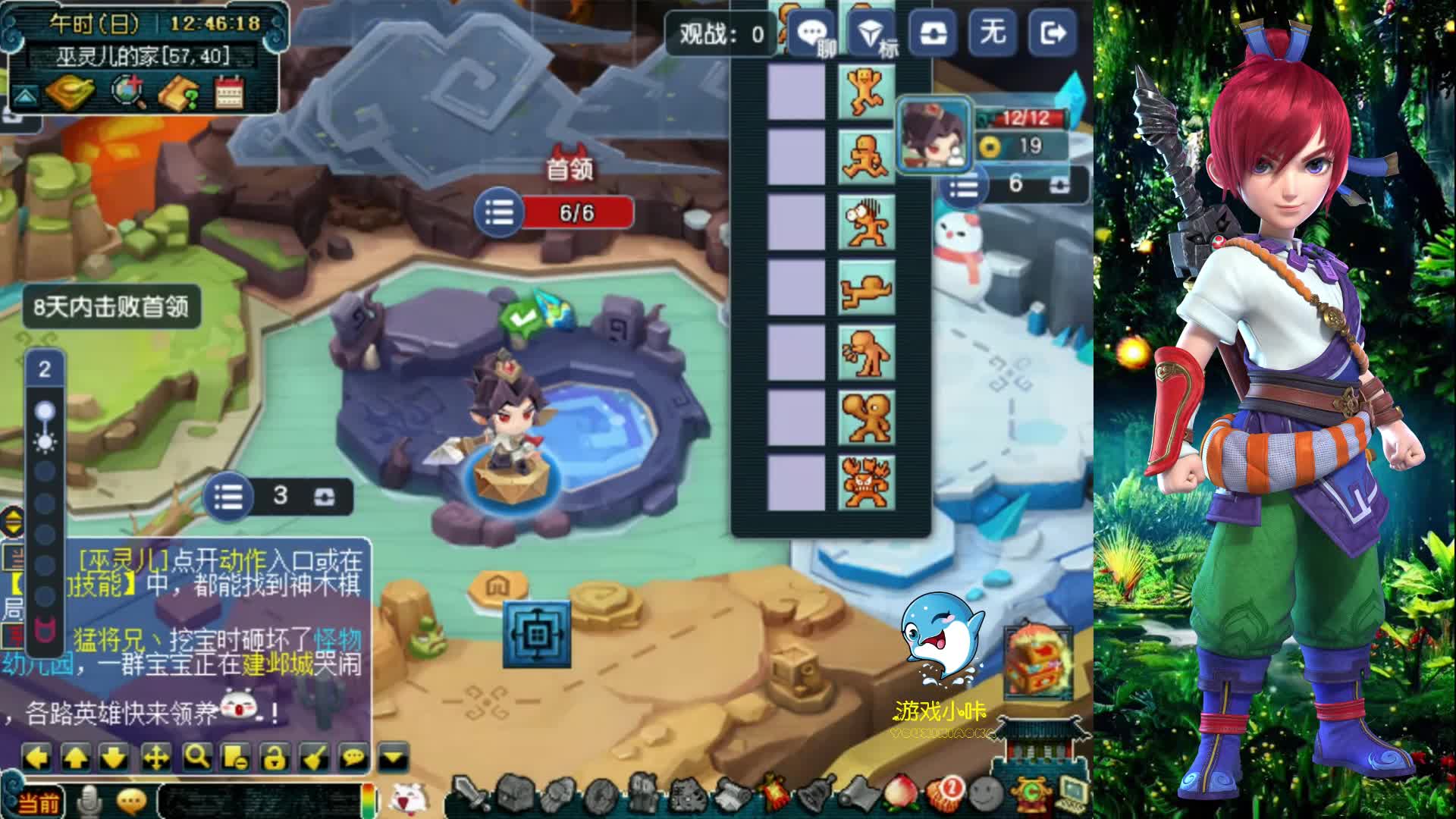Collapse the navigation bar via the yellow down arrow
Image resolution: width=1456 pixels, height=819 pixels.
pos(391,757)
